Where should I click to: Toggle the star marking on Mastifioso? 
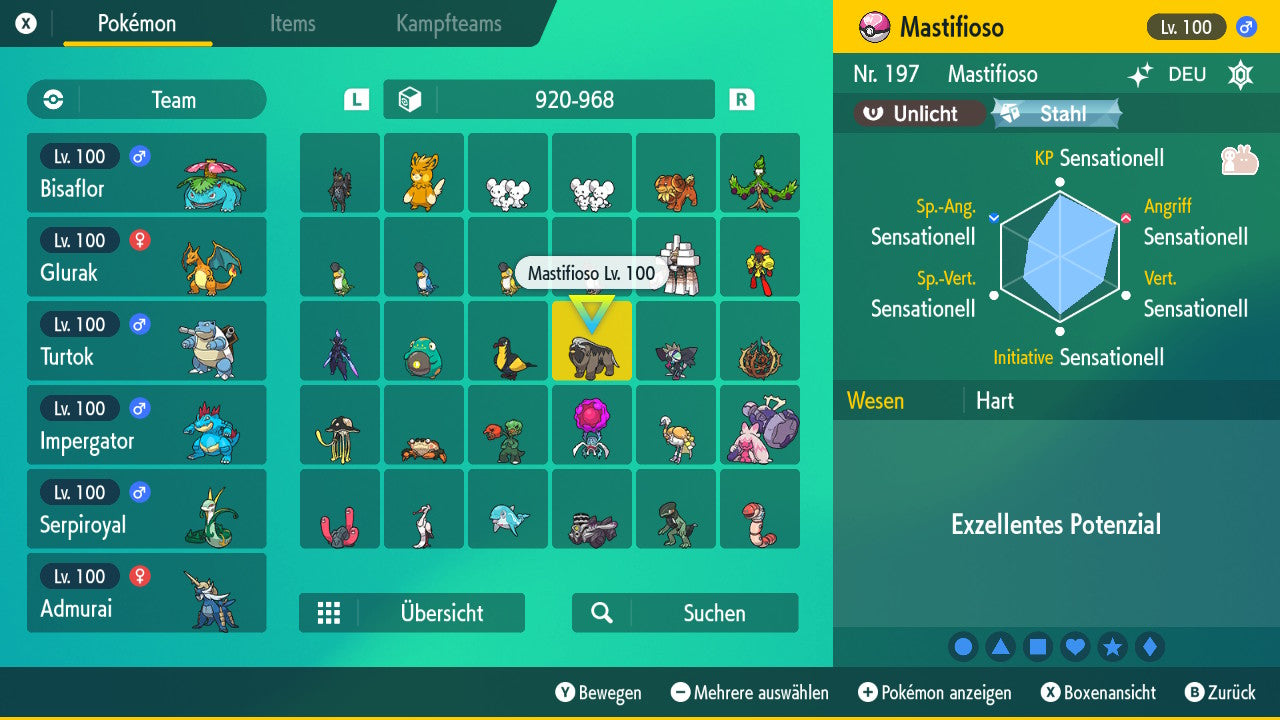1112,646
